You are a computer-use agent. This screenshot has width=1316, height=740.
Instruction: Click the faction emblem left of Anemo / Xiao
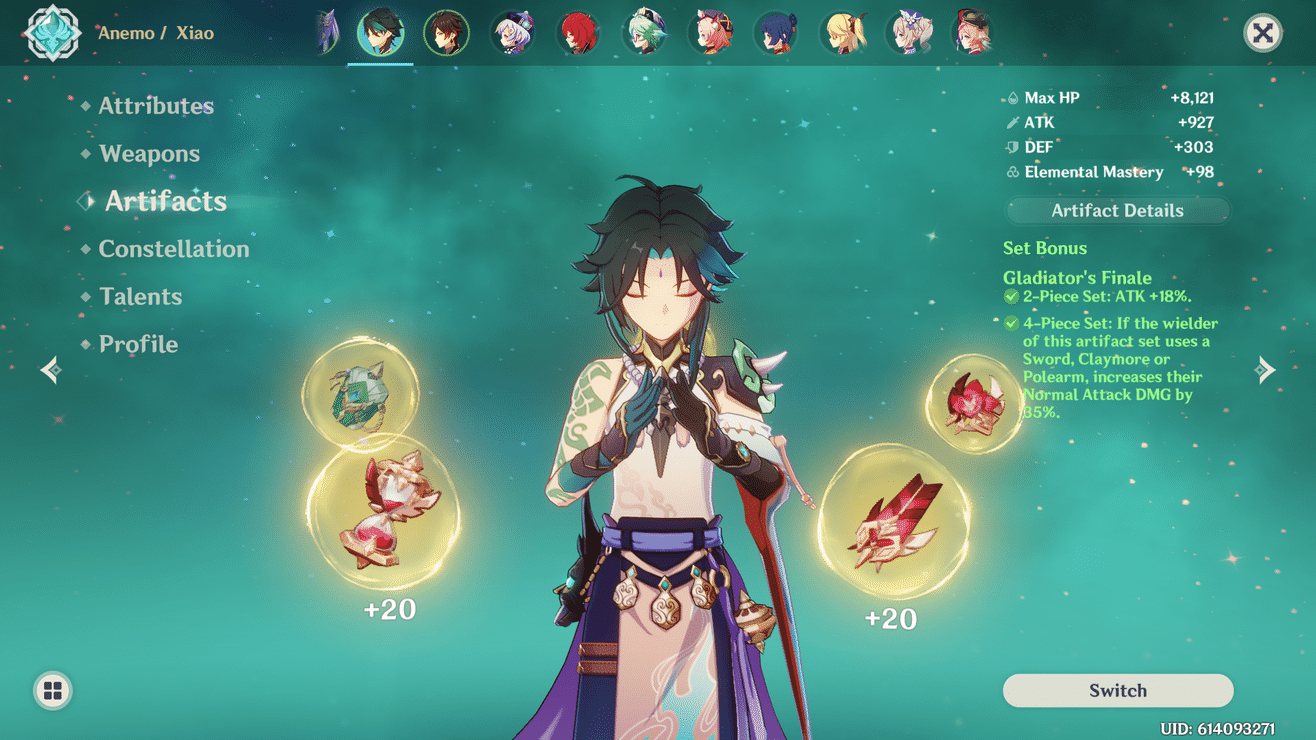click(50, 32)
